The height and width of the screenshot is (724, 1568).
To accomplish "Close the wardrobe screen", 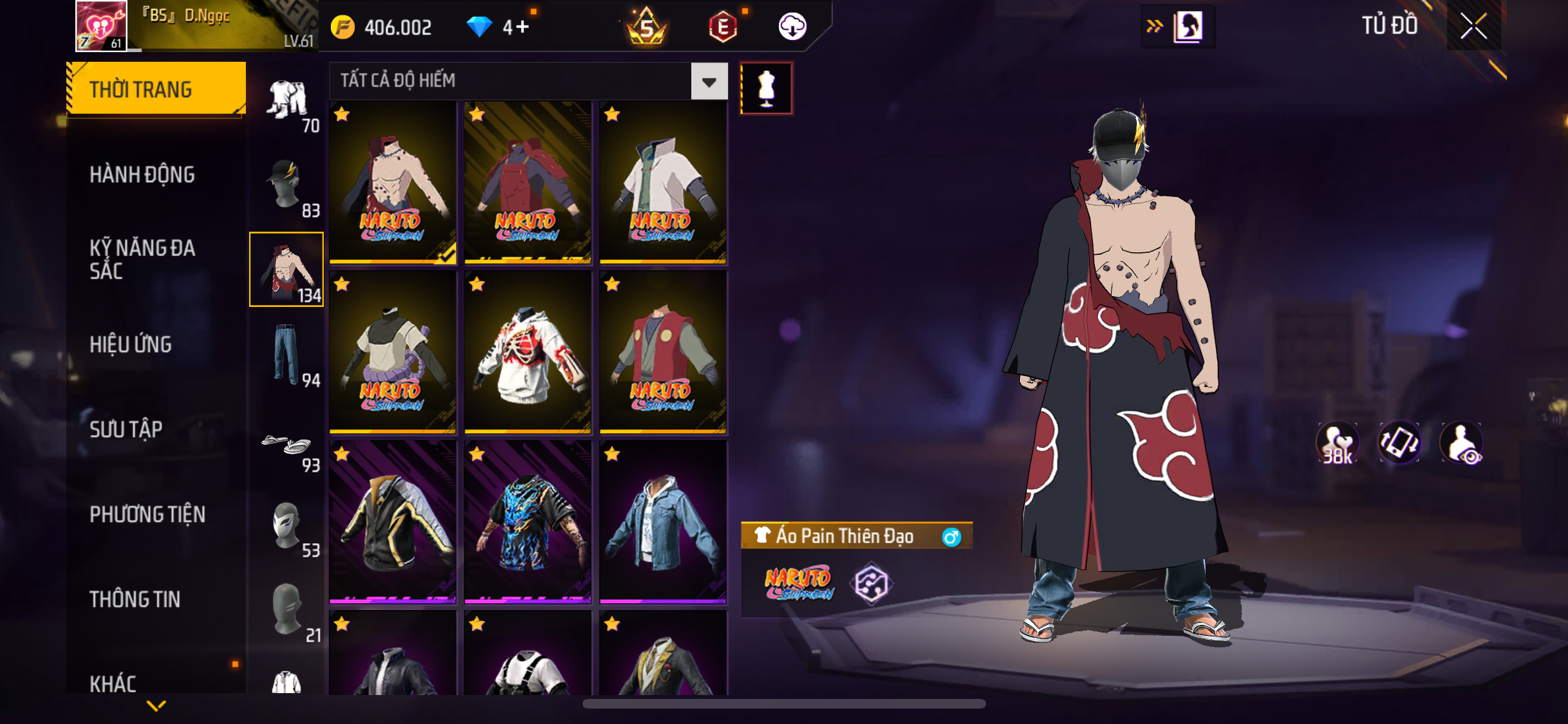I will tap(1473, 26).
